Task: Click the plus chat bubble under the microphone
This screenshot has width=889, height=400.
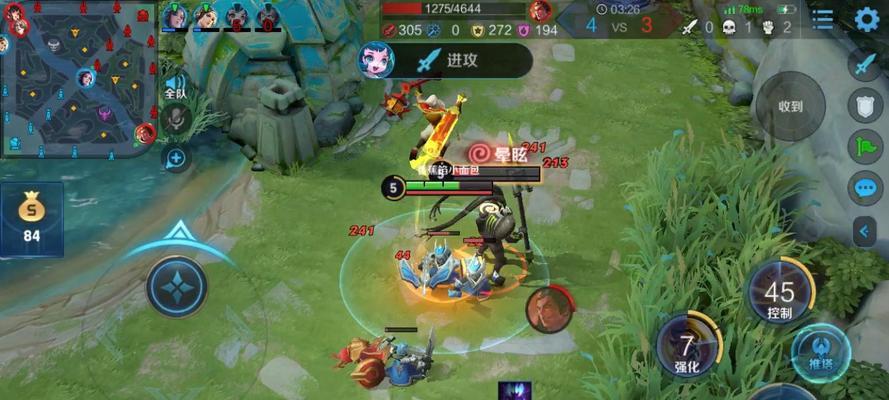Action: [x=176, y=157]
